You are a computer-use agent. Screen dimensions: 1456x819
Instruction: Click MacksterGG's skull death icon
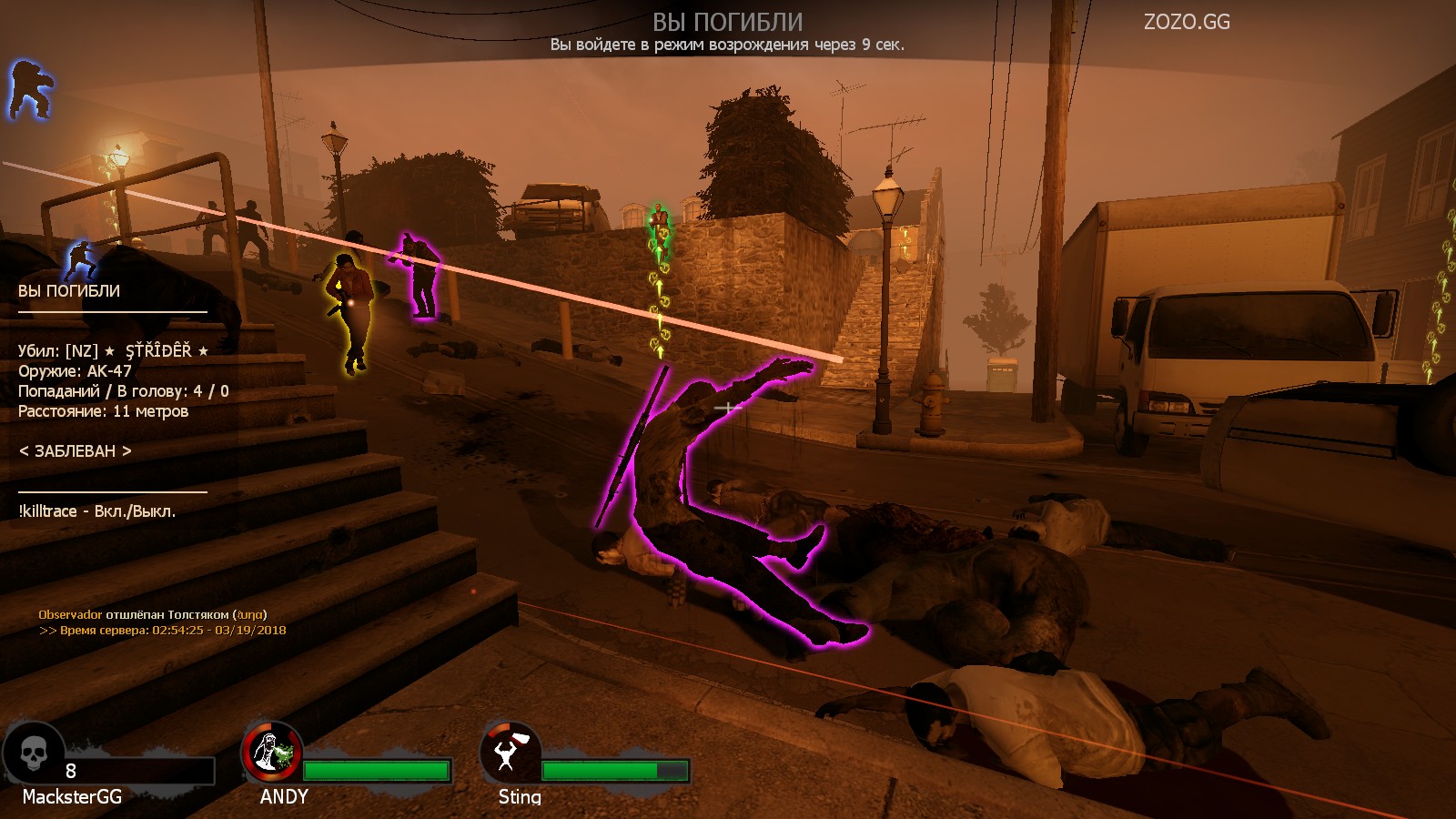(34, 752)
